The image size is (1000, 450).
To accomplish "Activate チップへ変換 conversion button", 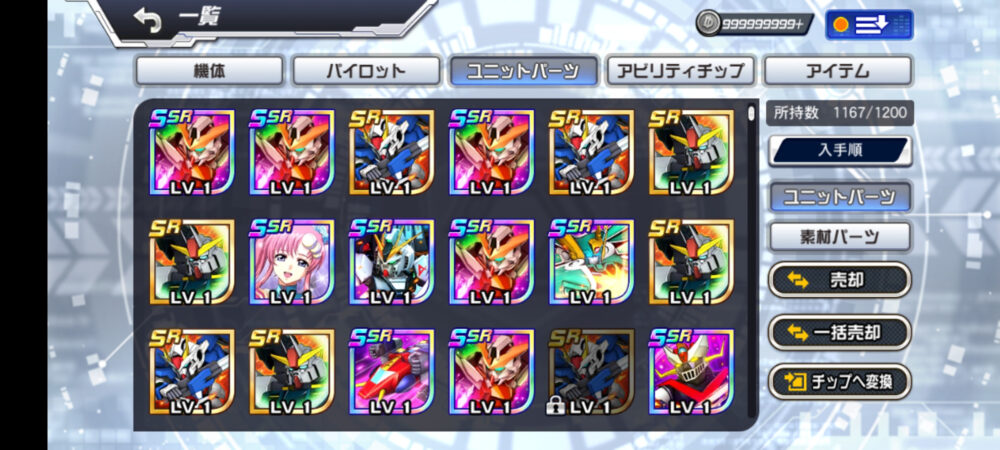I will pos(839,381).
